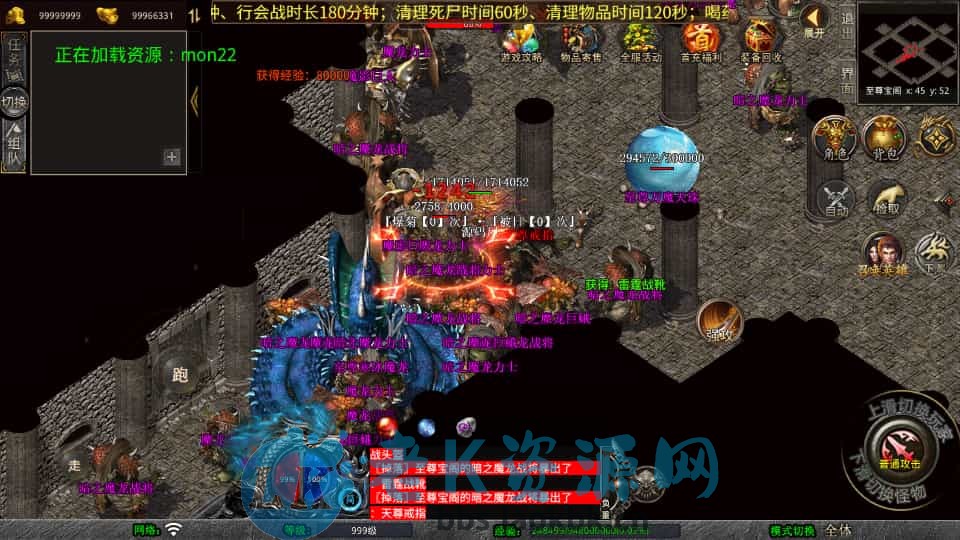
Task: Open the 背包 backpack
Action: click(885, 138)
